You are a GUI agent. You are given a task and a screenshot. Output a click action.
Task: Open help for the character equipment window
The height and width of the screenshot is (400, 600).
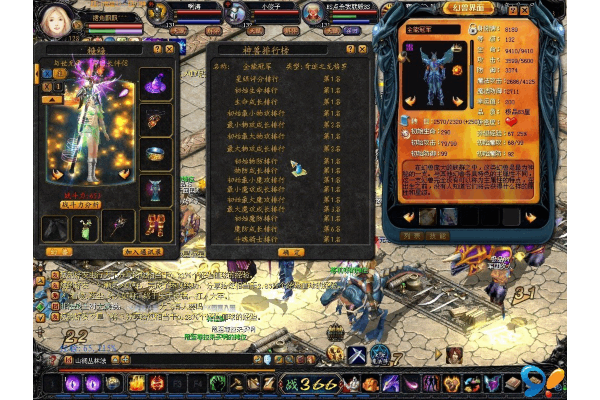click(156, 48)
